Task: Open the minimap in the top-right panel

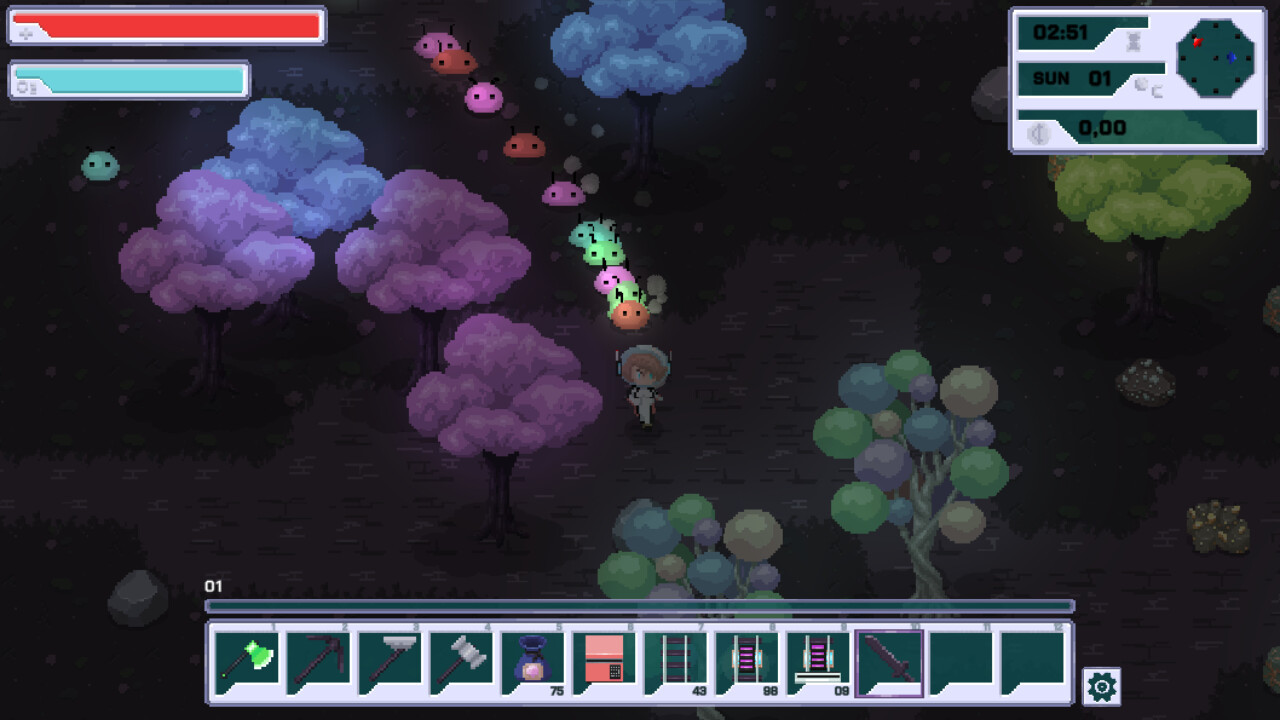Action: [x=1216, y=58]
